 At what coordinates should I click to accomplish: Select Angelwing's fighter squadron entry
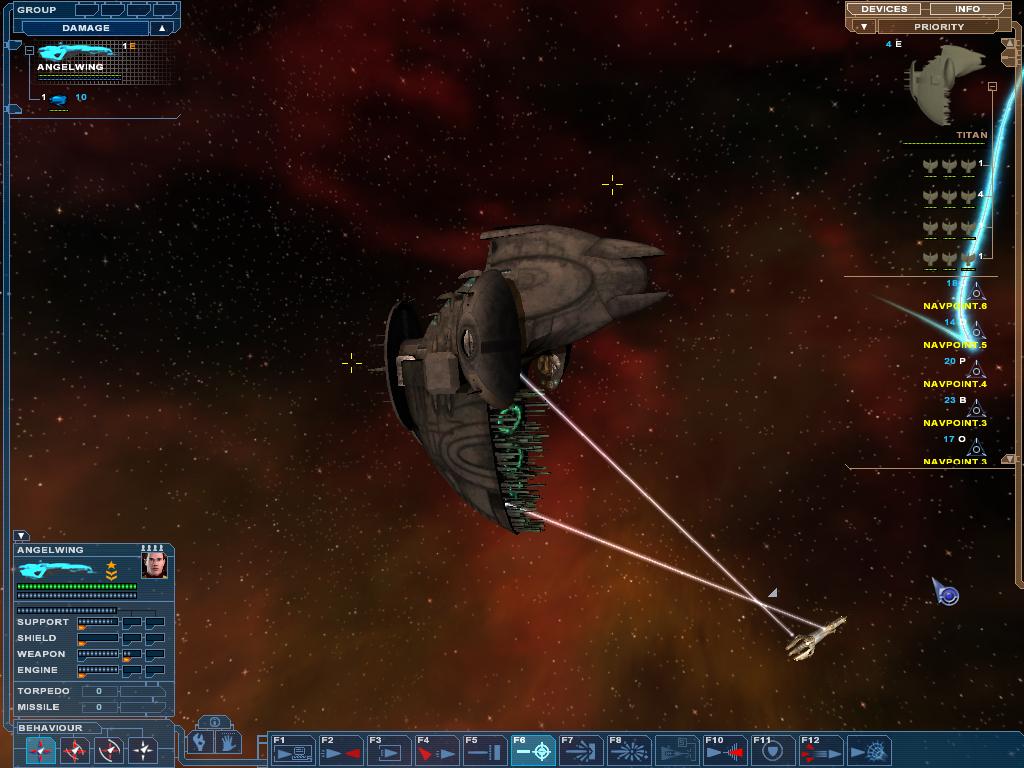pyautogui.click(x=59, y=98)
